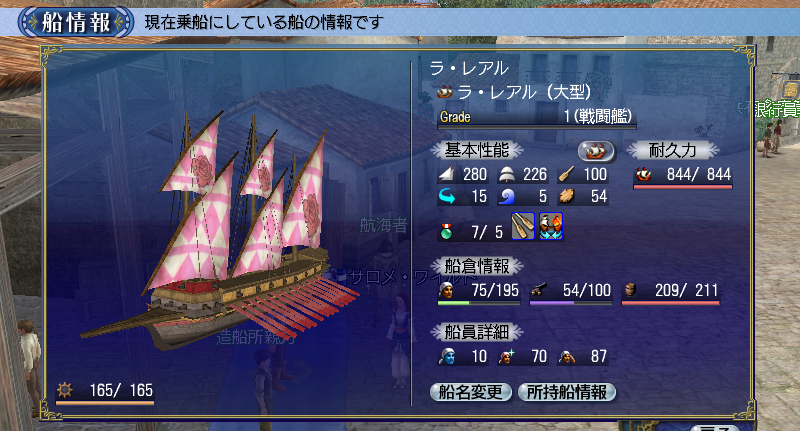Open the 船名変更 ship rename button
The height and width of the screenshot is (431, 800).
pyautogui.click(x=470, y=392)
